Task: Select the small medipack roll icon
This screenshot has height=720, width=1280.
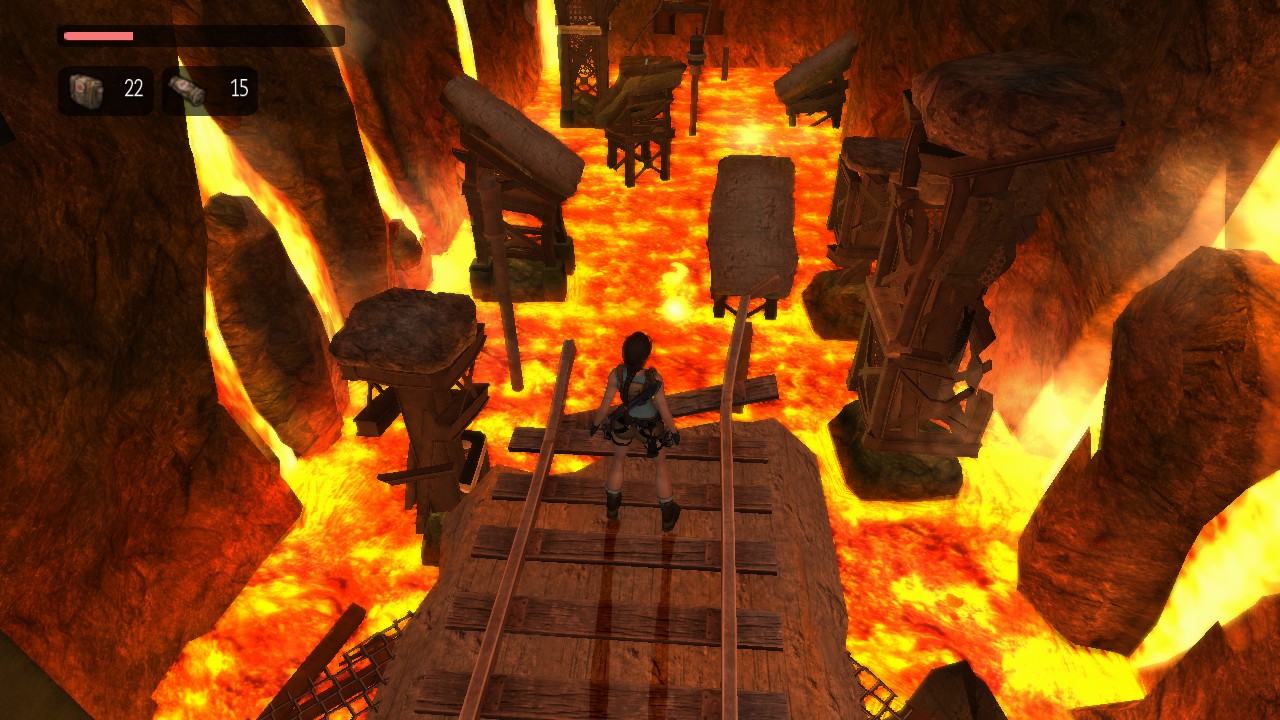Action: [x=187, y=90]
